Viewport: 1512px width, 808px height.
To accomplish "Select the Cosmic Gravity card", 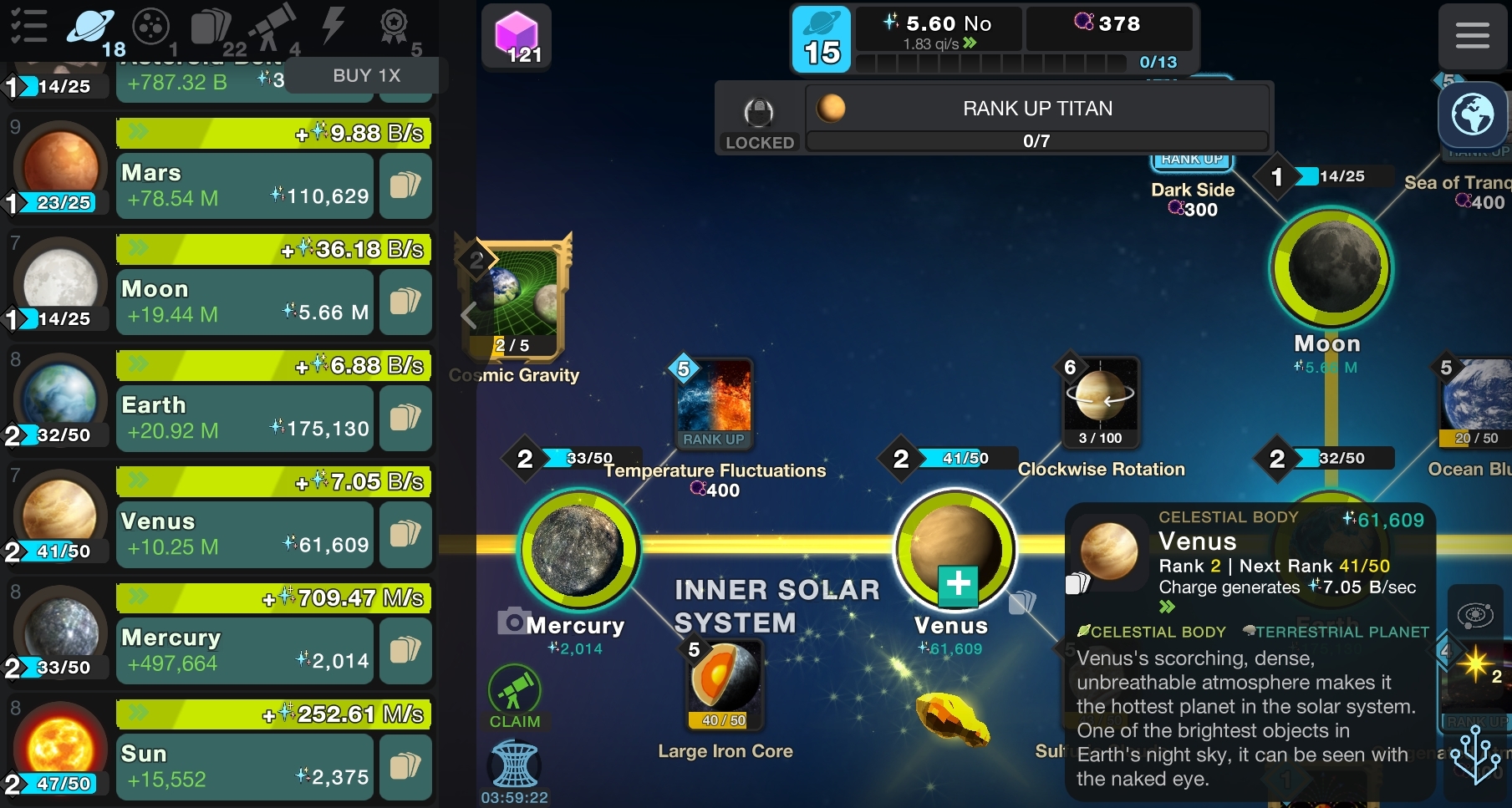I will click(515, 300).
